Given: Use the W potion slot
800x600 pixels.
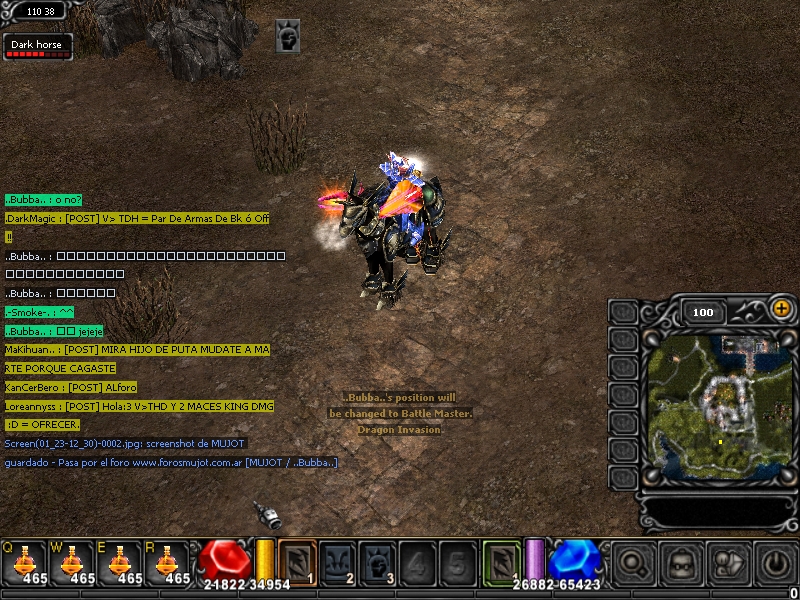Looking at the screenshot, I should click(x=72, y=562).
